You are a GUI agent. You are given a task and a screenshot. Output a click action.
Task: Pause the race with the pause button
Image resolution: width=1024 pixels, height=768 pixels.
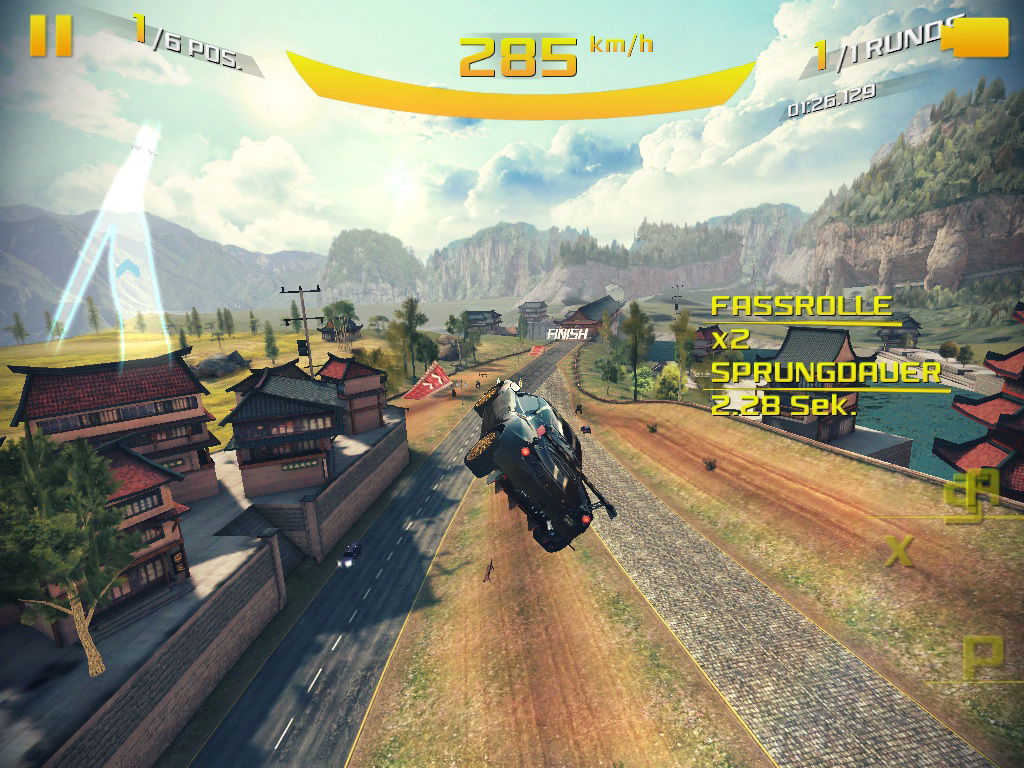click(50, 35)
